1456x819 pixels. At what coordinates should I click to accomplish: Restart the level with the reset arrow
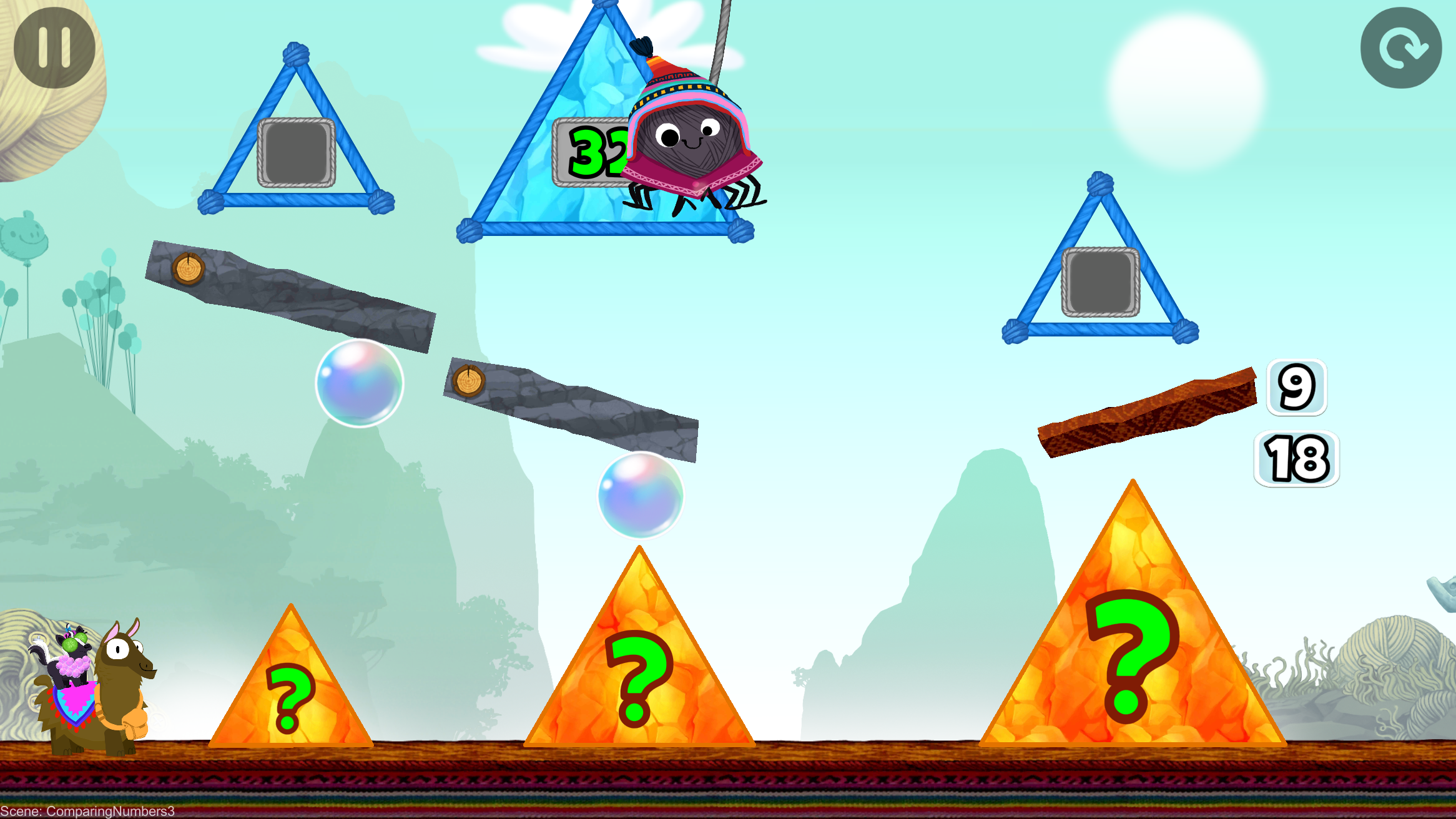click(1400, 47)
